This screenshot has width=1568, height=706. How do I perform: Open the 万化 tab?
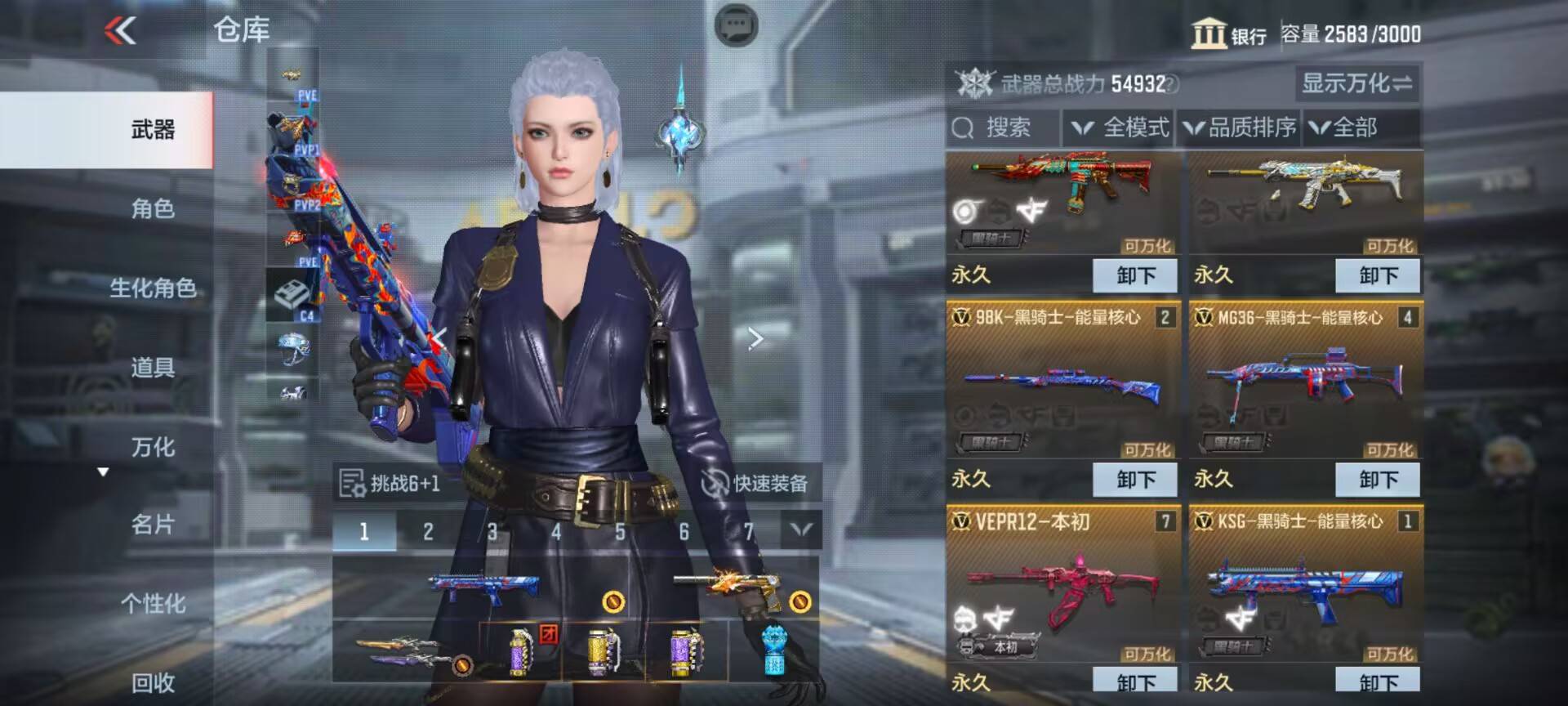(153, 447)
